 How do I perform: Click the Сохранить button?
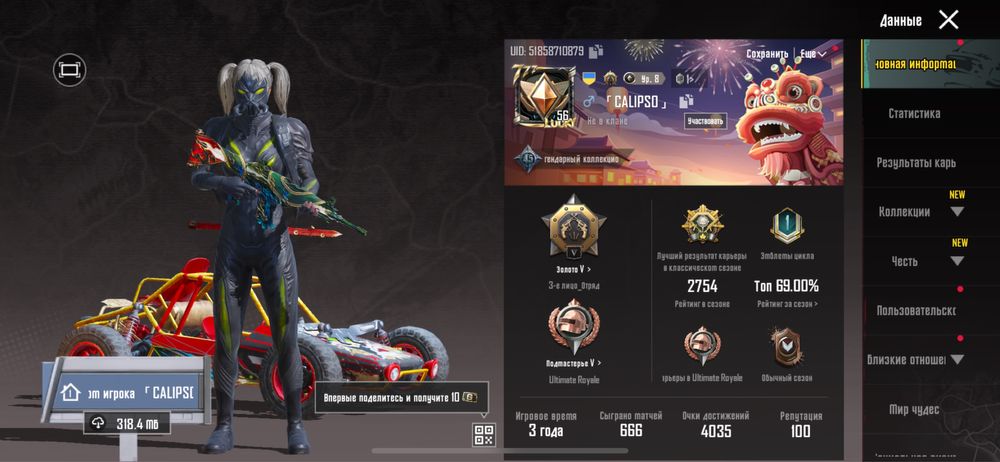click(767, 53)
